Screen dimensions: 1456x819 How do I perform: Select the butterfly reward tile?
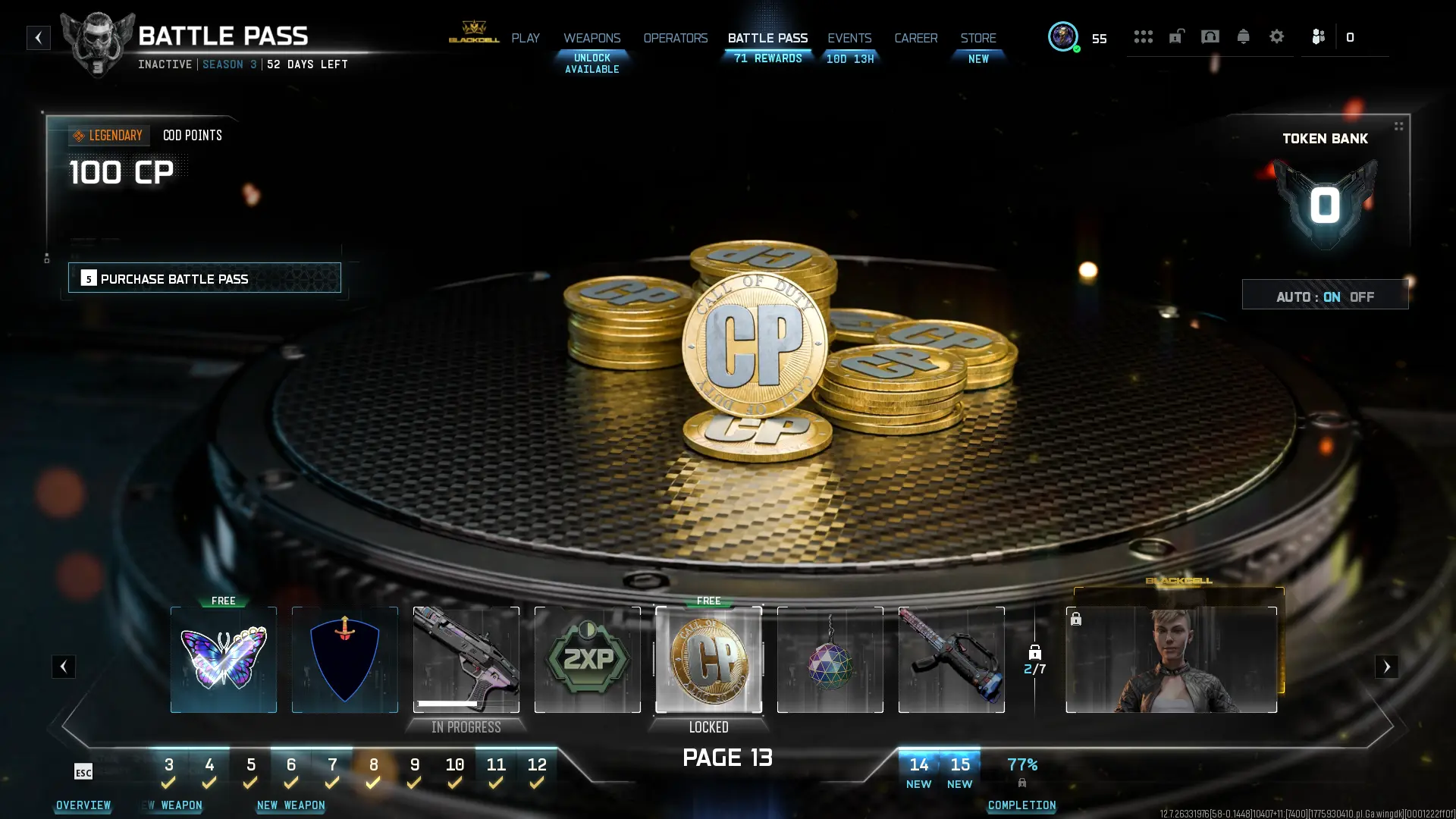224,659
